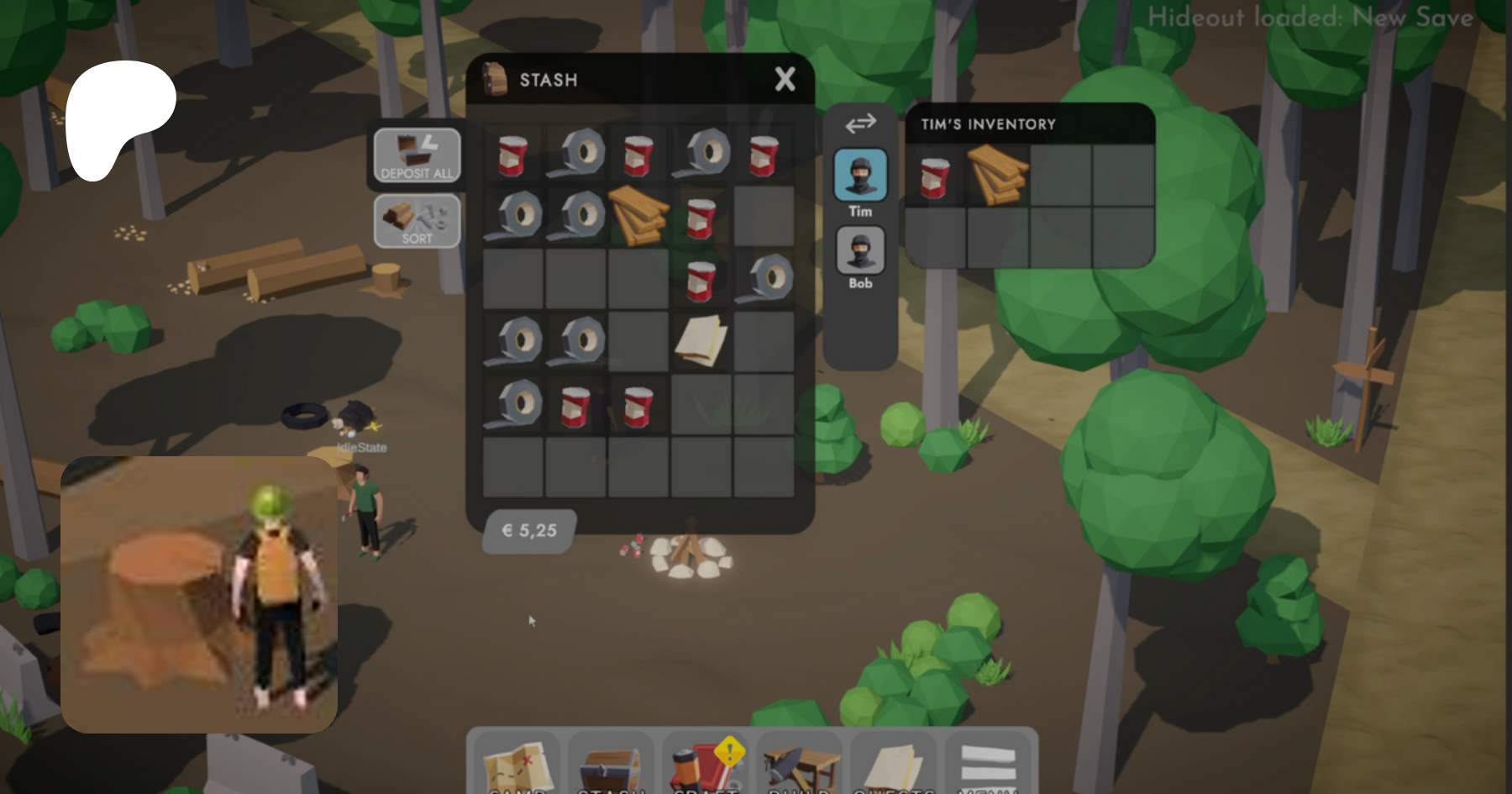Close the Stash window

(785, 80)
